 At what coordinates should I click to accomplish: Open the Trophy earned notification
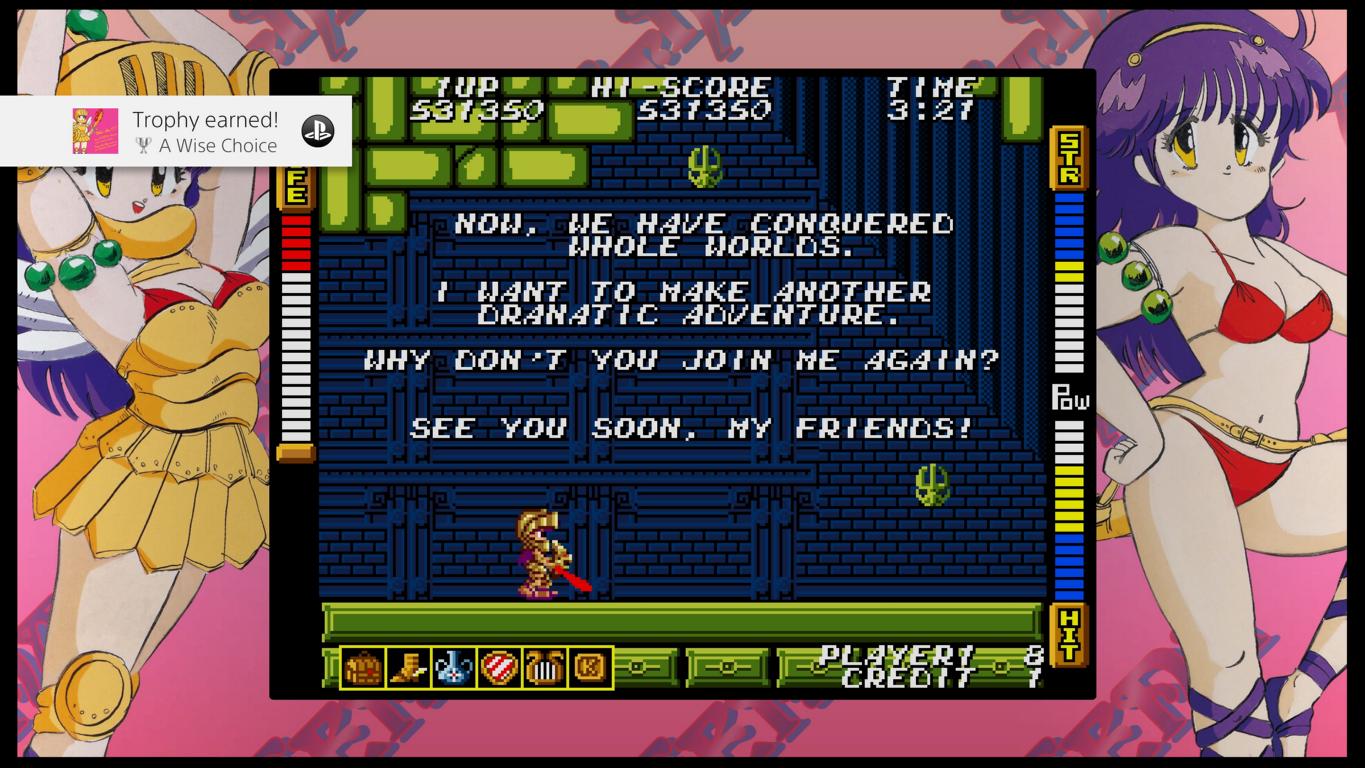205,131
